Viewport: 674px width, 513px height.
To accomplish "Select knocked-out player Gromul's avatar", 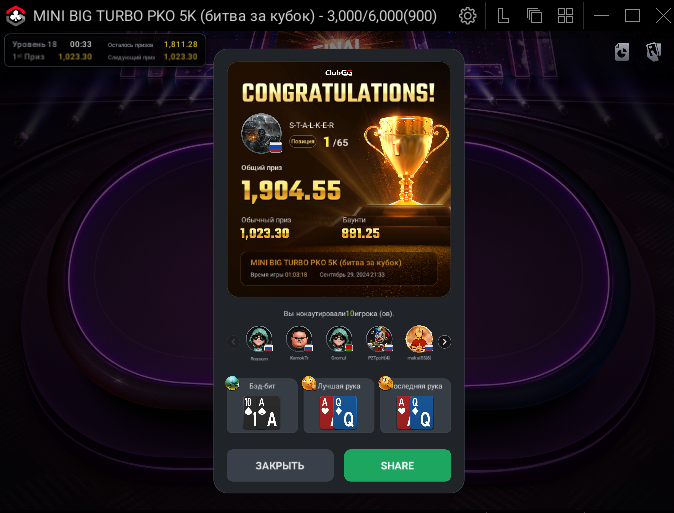I will tap(338, 339).
